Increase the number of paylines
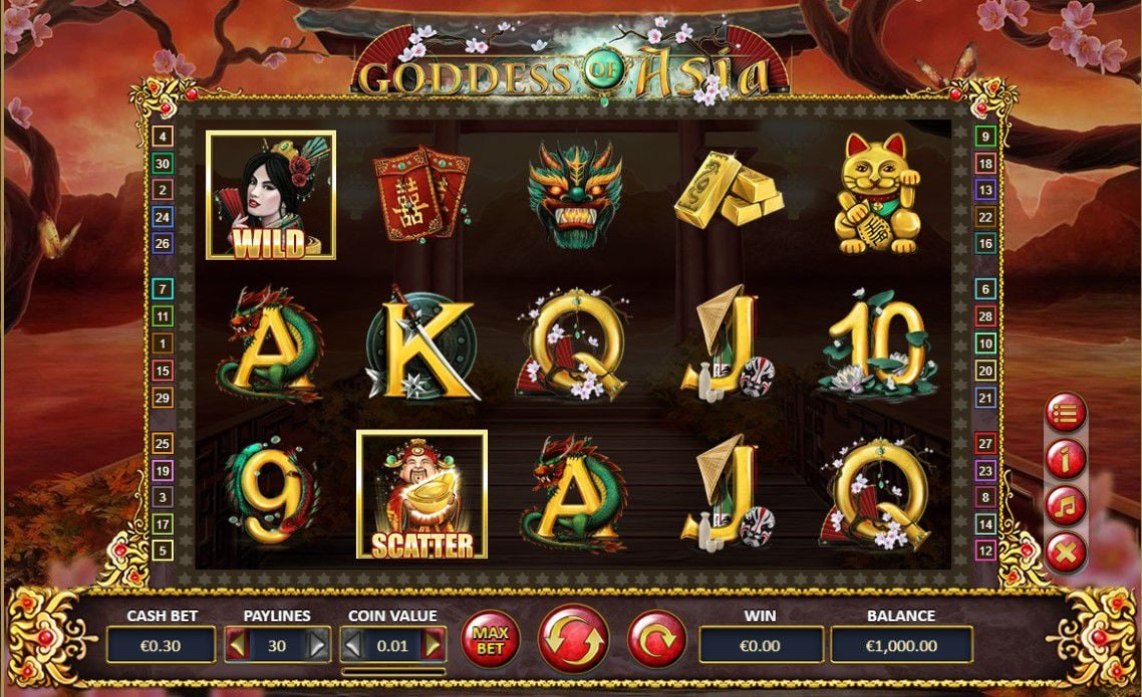The image size is (1142, 697). (x=317, y=645)
